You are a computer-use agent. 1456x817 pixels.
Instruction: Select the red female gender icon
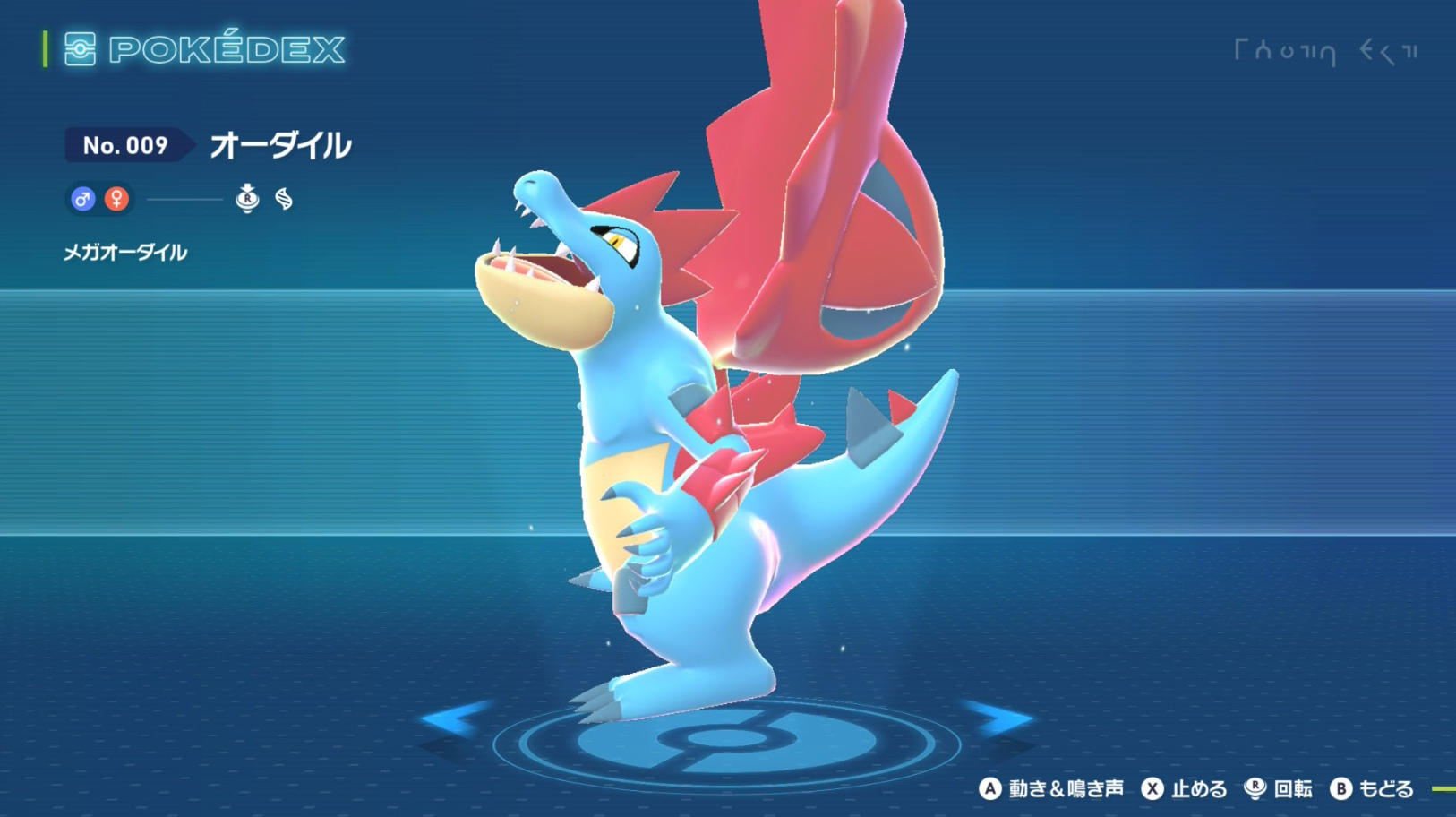pyautogui.click(x=116, y=199)
